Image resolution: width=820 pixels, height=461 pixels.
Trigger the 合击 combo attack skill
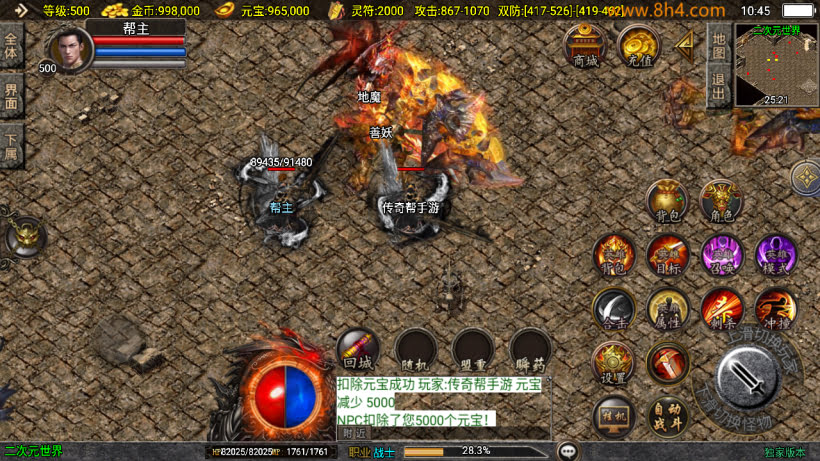coord(613,309)
